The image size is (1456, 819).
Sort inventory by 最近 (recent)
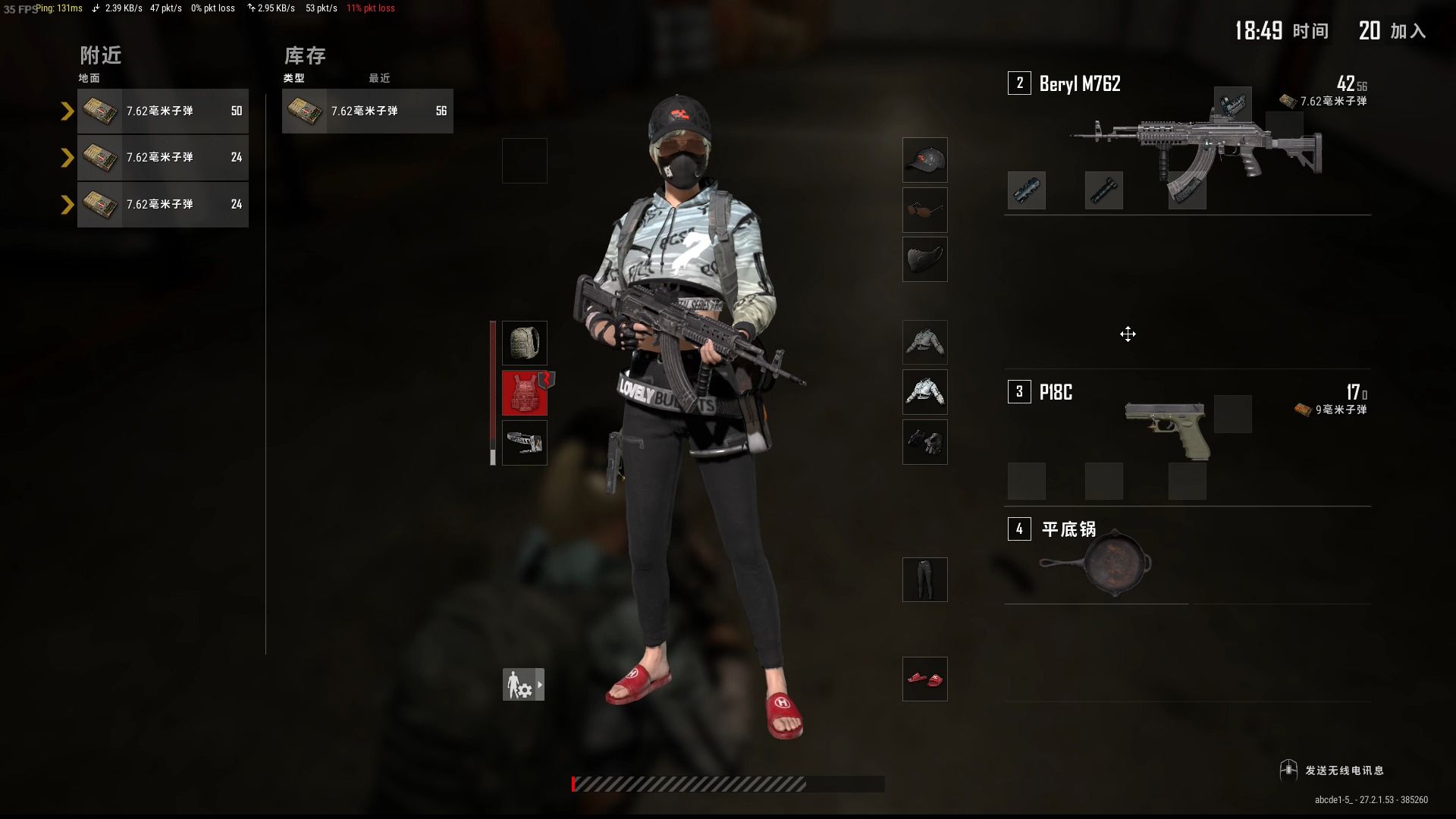tap(379, 78)
